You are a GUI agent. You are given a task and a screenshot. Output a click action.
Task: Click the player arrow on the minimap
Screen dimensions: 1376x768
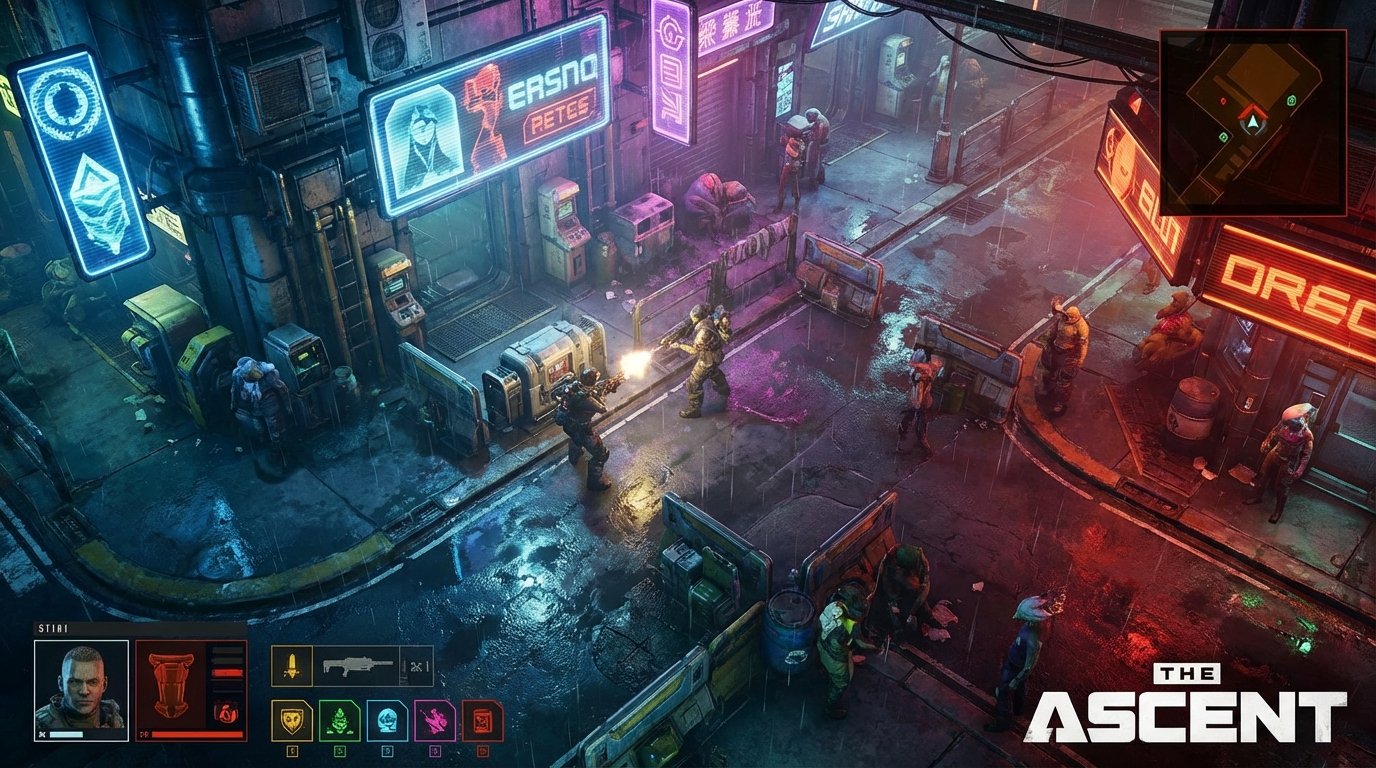click(1253, 122)
